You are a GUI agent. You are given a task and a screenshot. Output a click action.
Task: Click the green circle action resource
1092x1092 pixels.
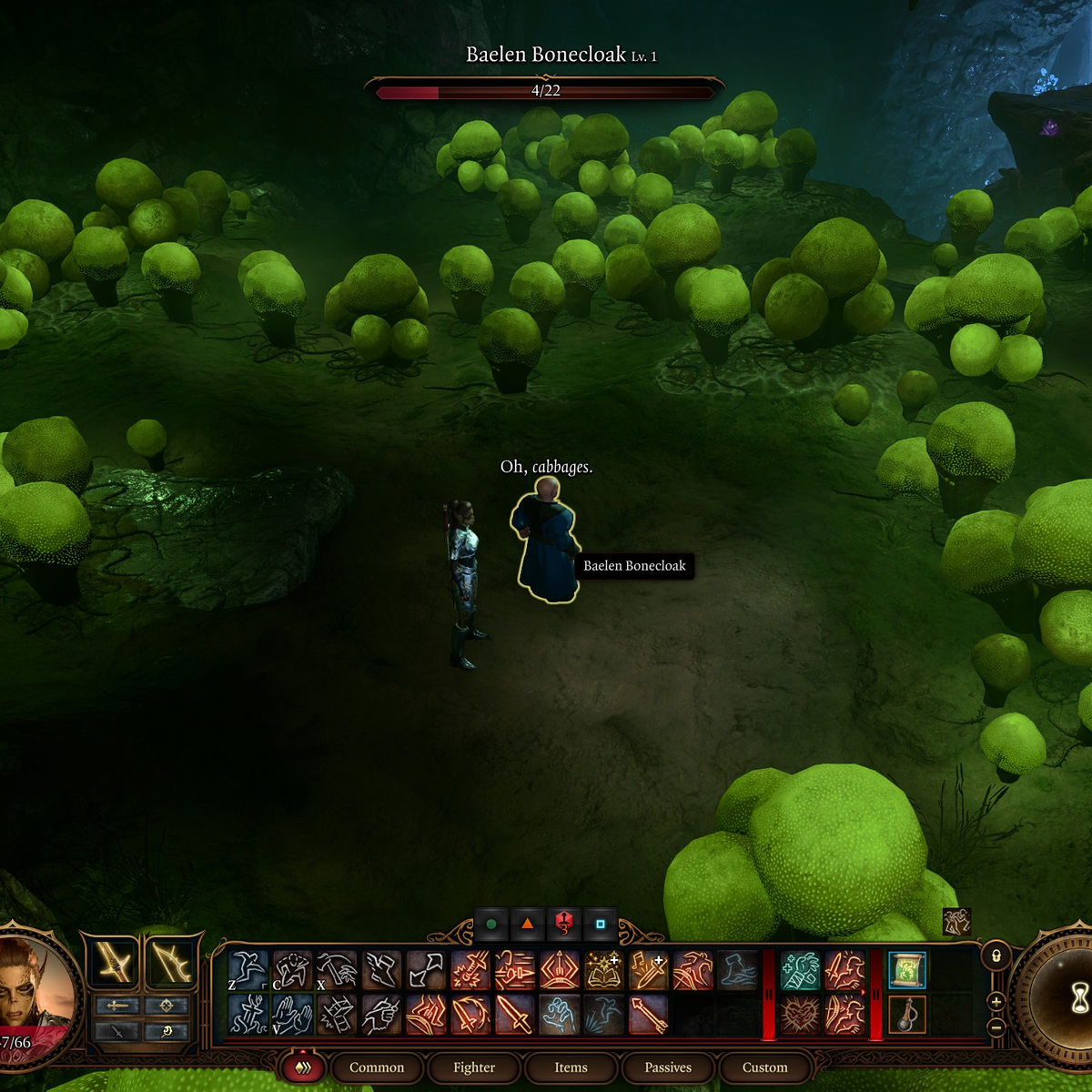click(491, 925)
